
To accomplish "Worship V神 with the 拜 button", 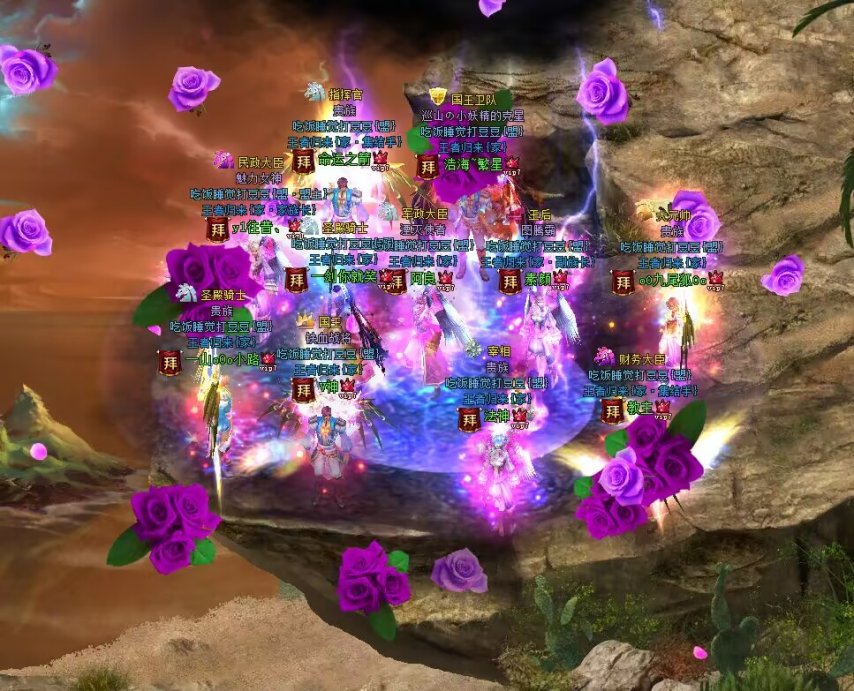I will [x=303, y=389].
